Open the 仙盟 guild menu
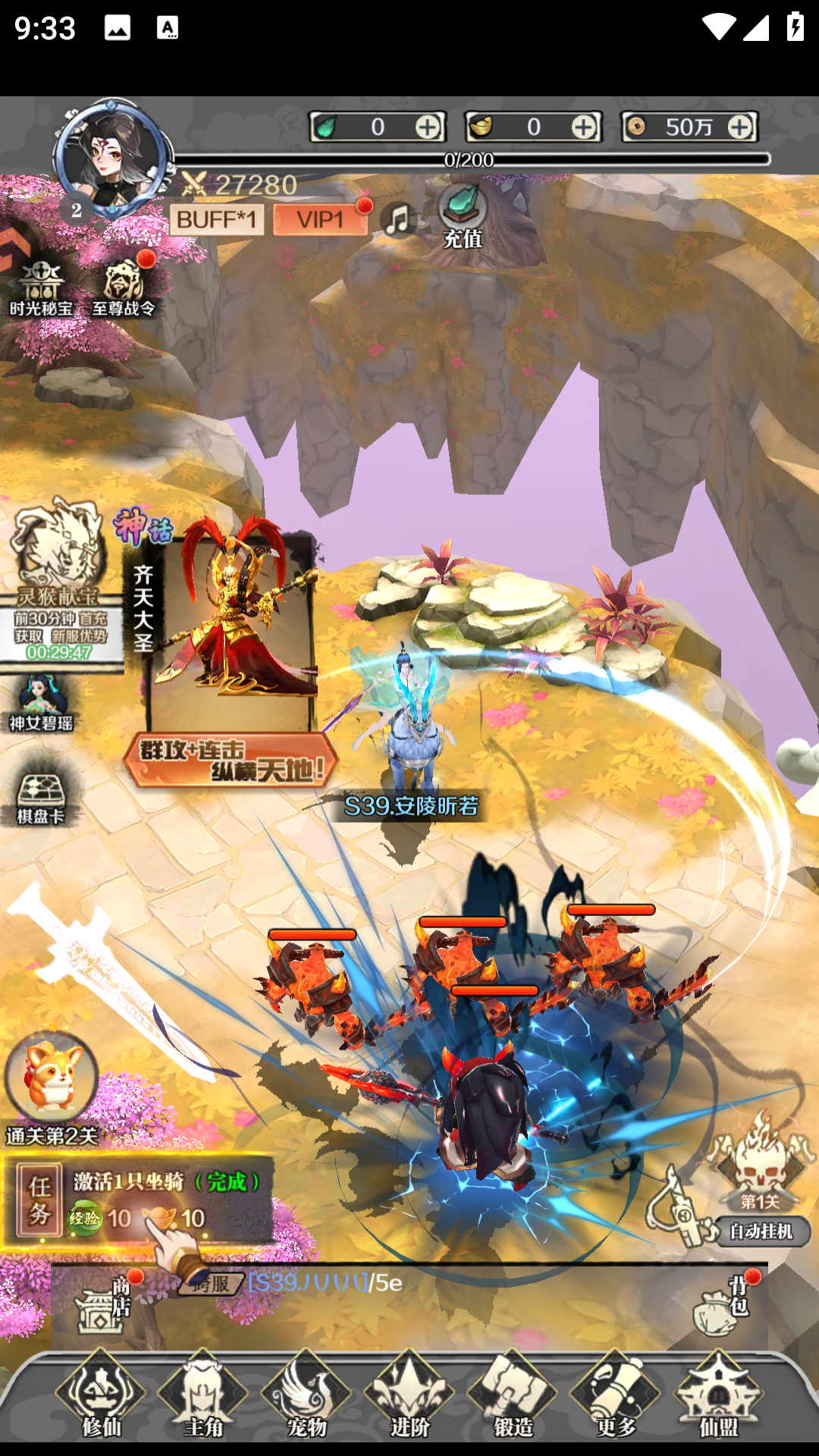This screenshot has width=819, height=1456. click(x=718, y=1395)
